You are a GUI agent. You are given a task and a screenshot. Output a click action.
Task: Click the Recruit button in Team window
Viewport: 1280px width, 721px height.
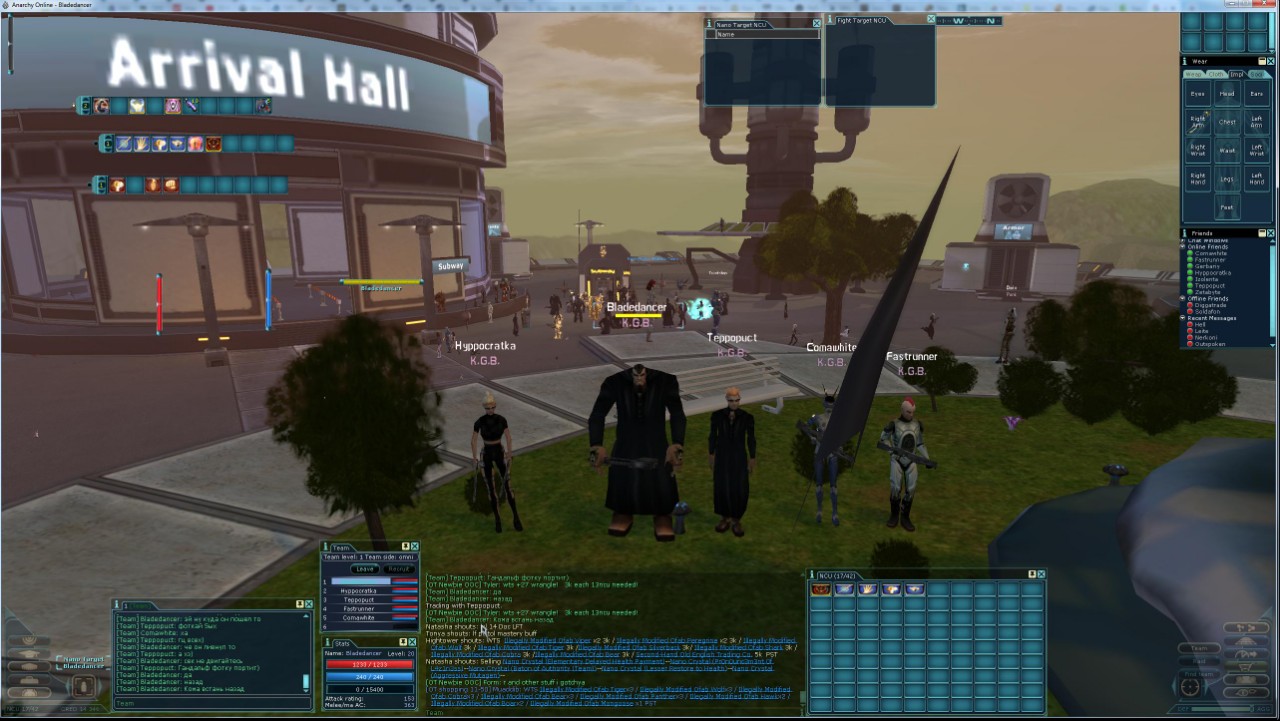coord(399,569)
